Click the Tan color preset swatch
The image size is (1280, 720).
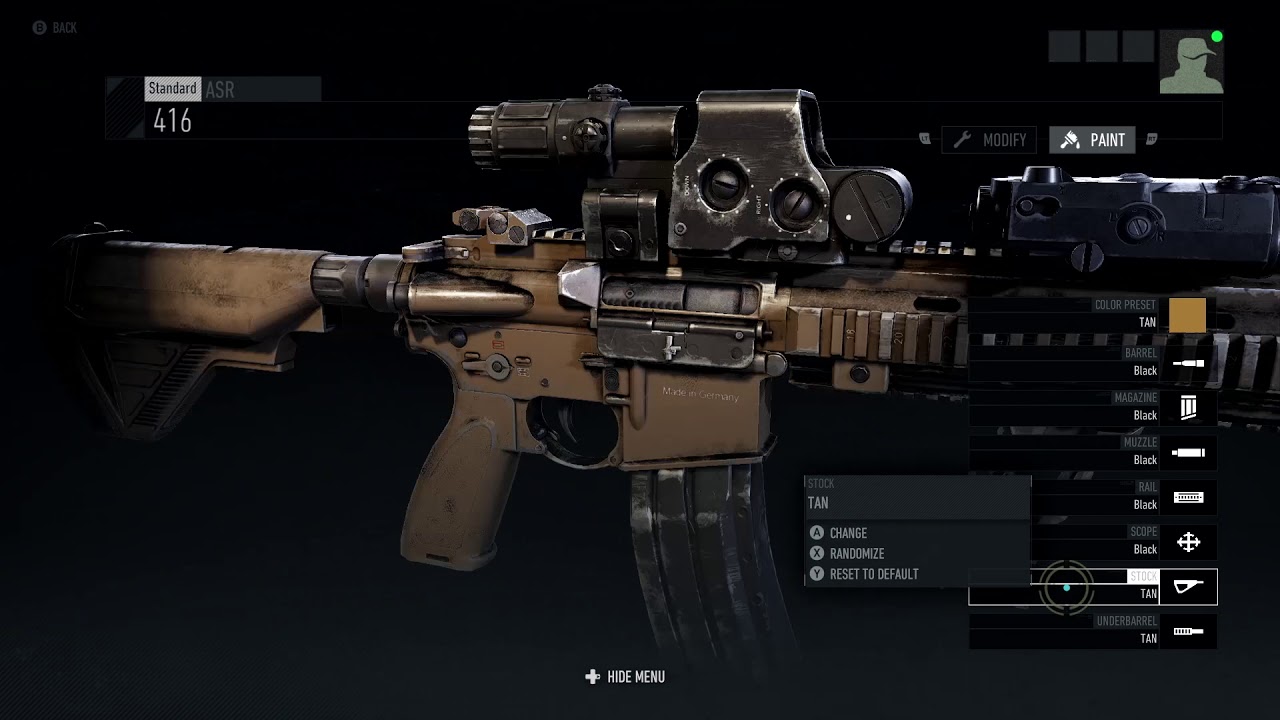click(x=1186, y=315)
